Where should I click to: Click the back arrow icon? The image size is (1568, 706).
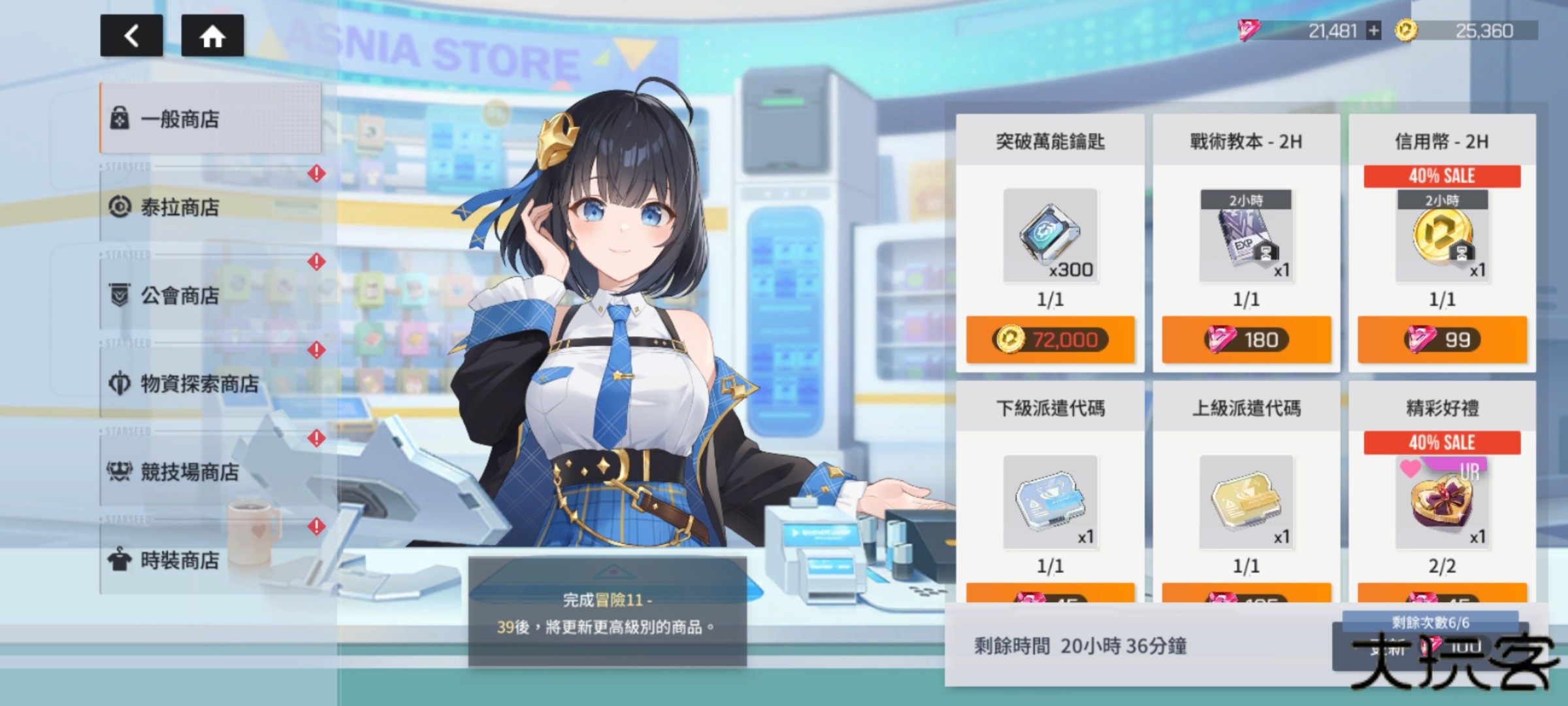[131, 36]
